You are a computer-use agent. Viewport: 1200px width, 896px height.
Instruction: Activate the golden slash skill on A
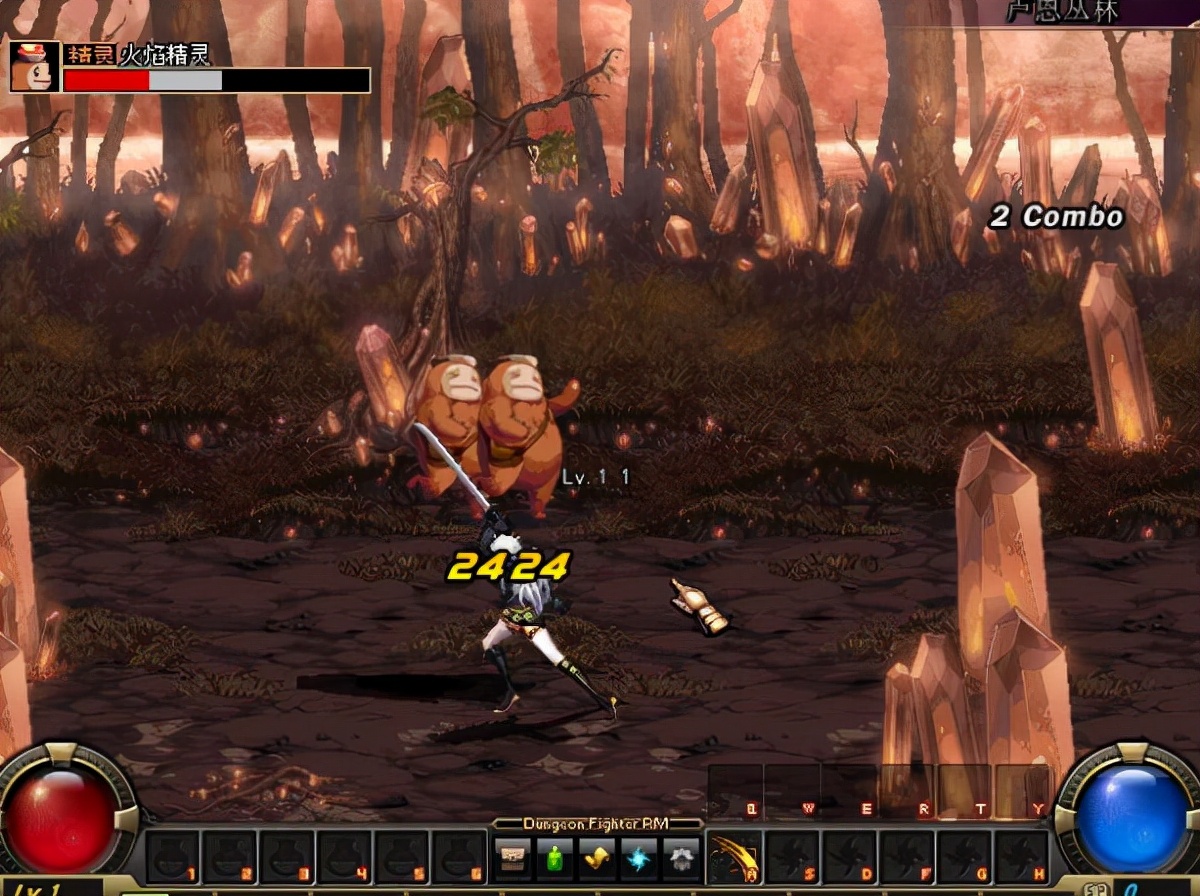734,858
